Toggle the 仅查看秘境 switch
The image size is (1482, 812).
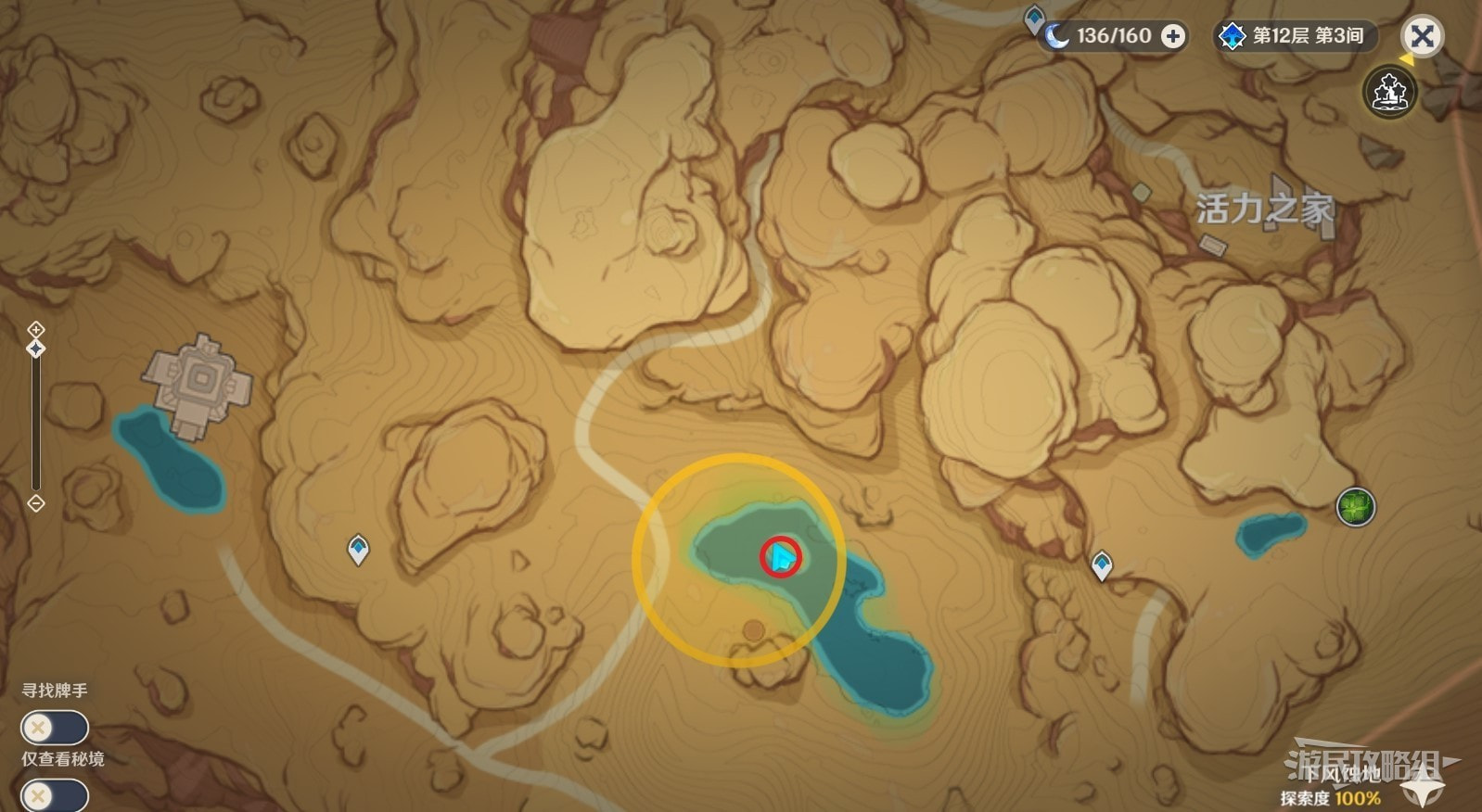coord(54,795)
